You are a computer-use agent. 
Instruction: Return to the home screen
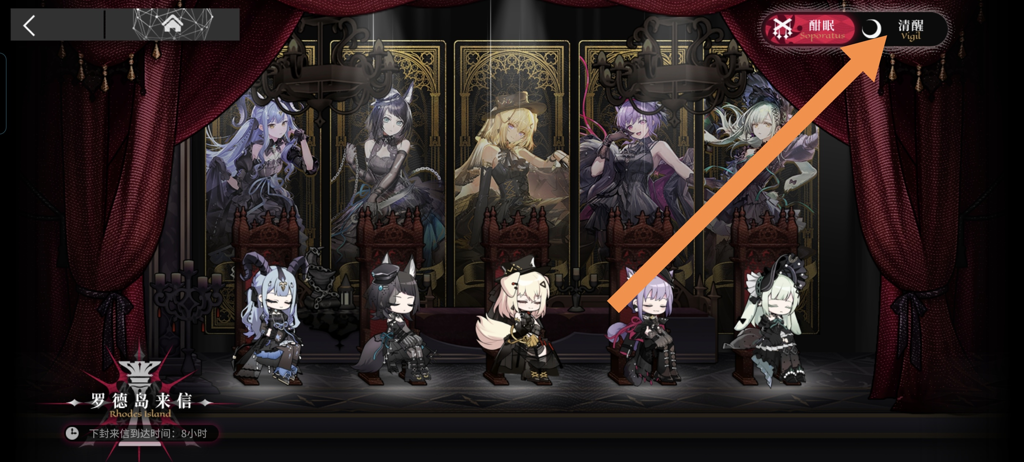pos(172,24)
